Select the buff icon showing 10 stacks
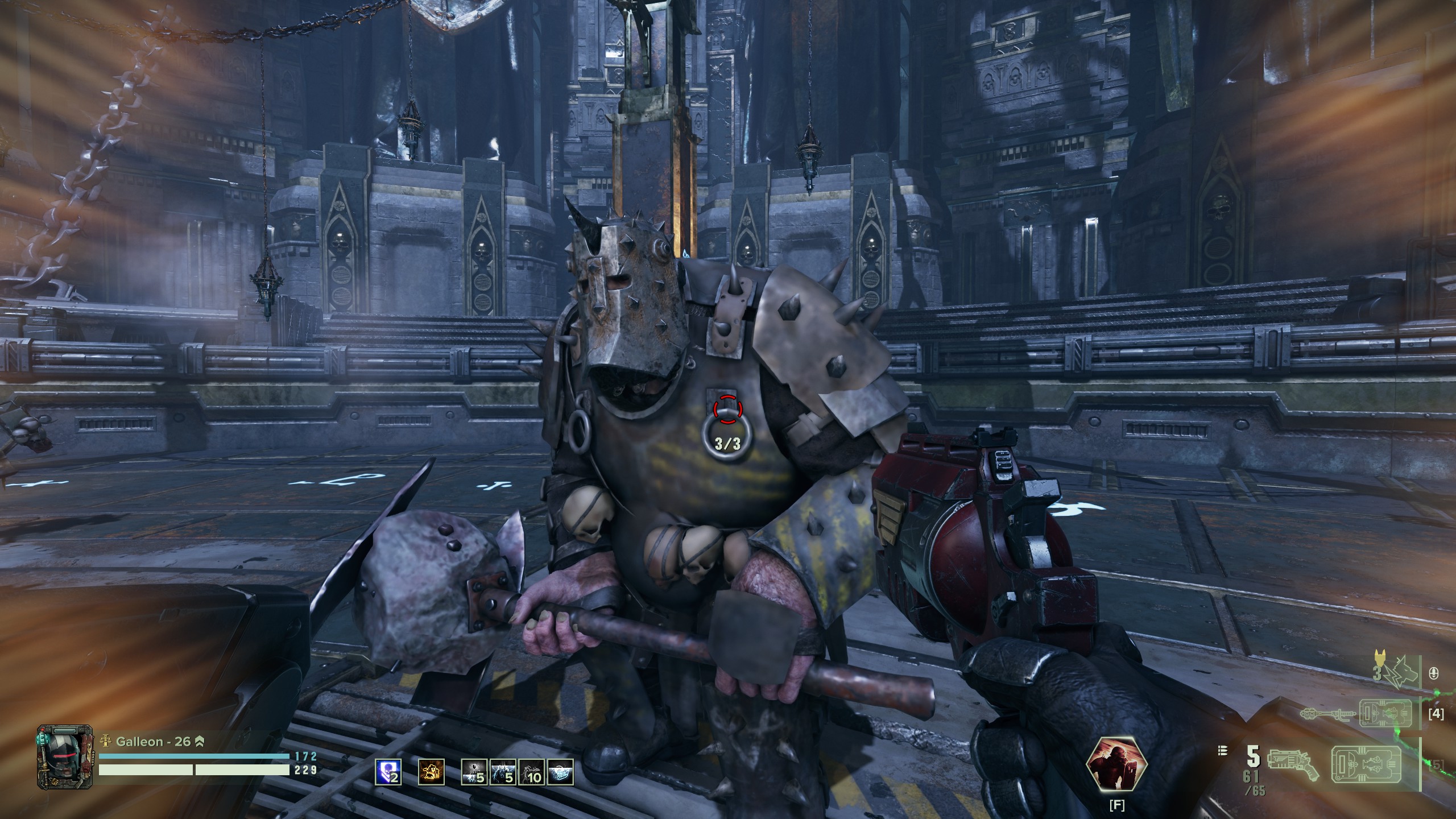This screenshot has height=819, width=1456. [531, 773]
